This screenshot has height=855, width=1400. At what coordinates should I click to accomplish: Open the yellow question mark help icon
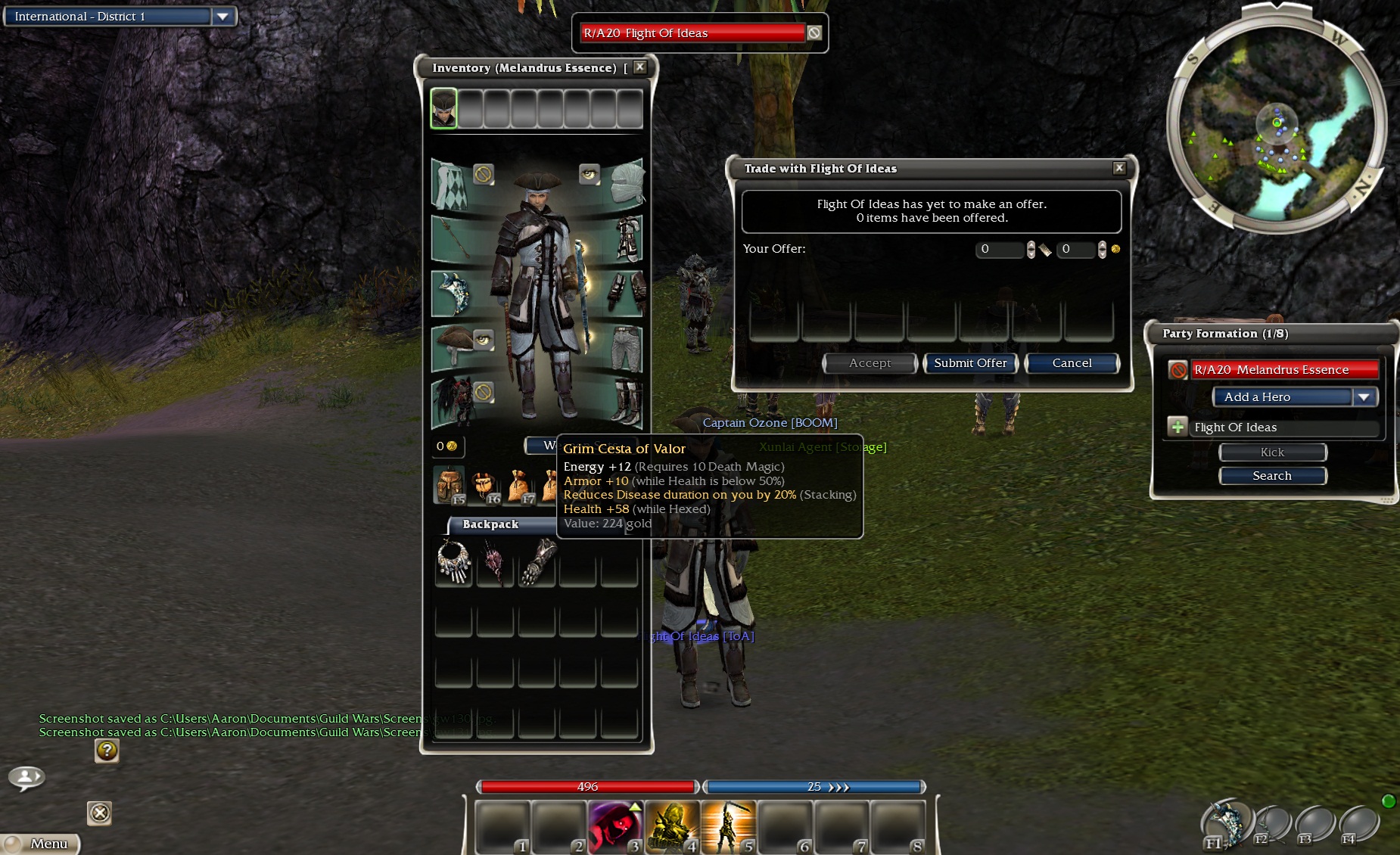point(107,751)
